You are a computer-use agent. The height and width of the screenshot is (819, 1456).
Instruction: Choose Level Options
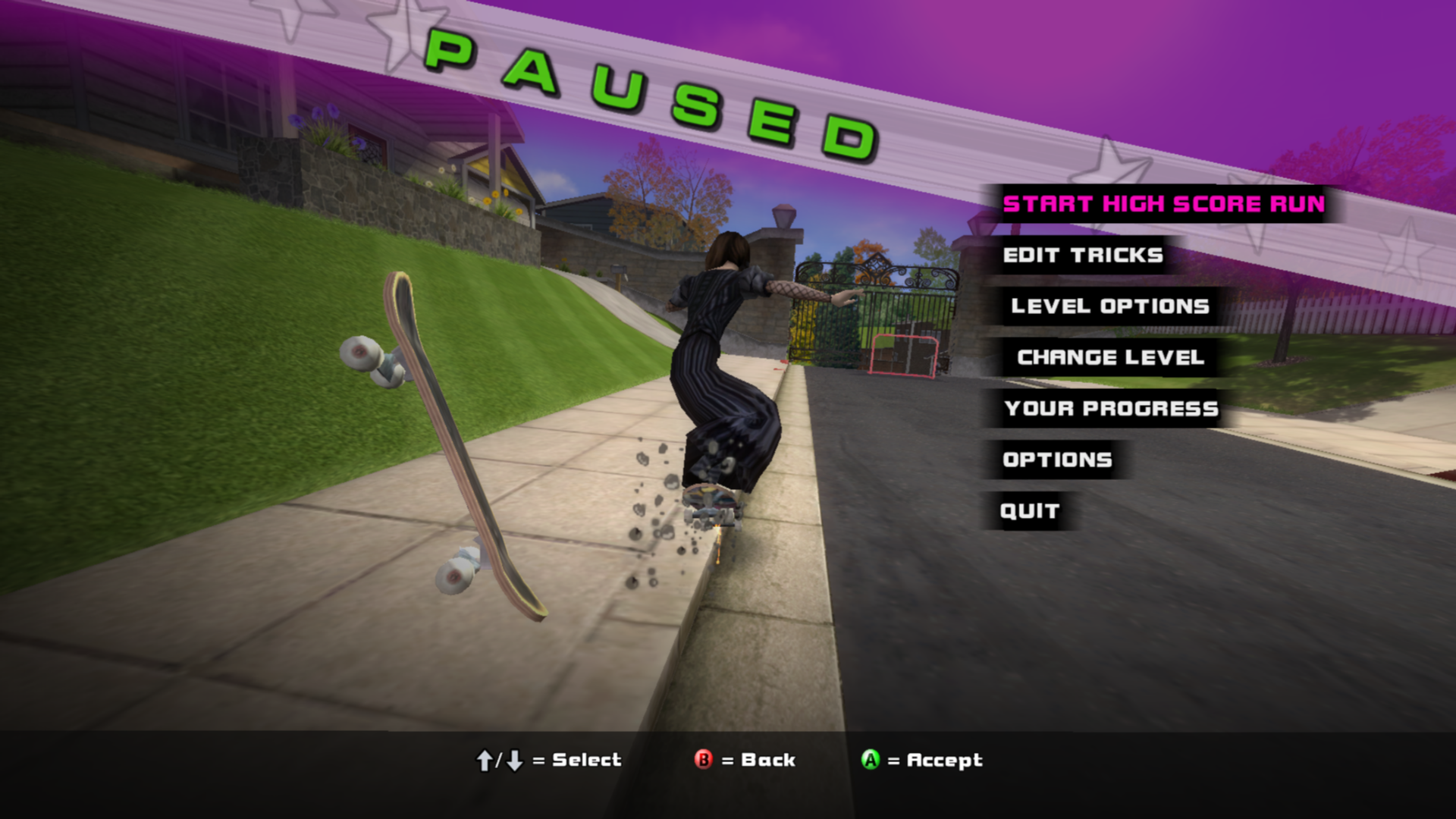tap(1109, 306)
